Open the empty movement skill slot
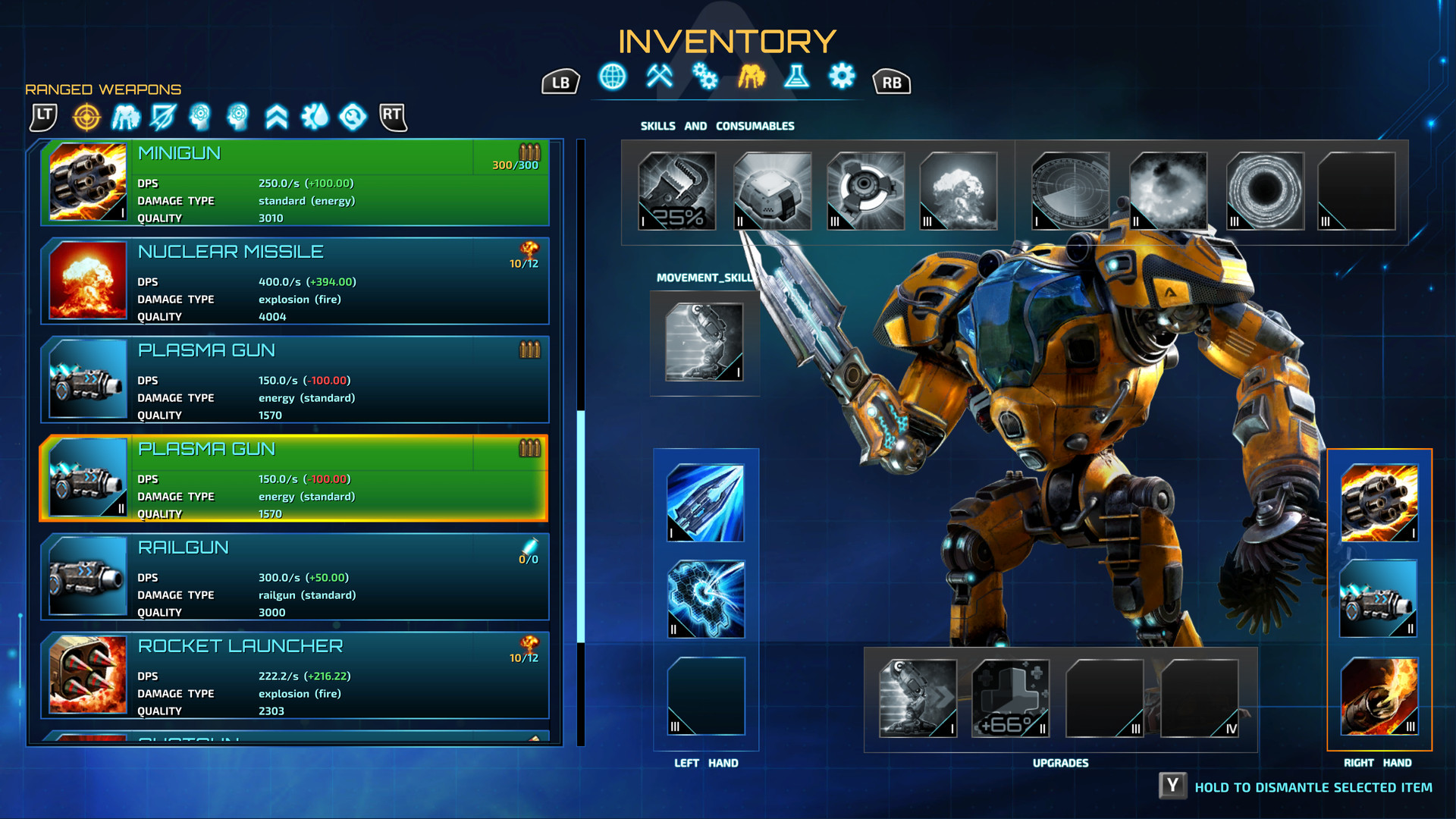Viewport: 1456px width, 819px height. tap(704, 343)
